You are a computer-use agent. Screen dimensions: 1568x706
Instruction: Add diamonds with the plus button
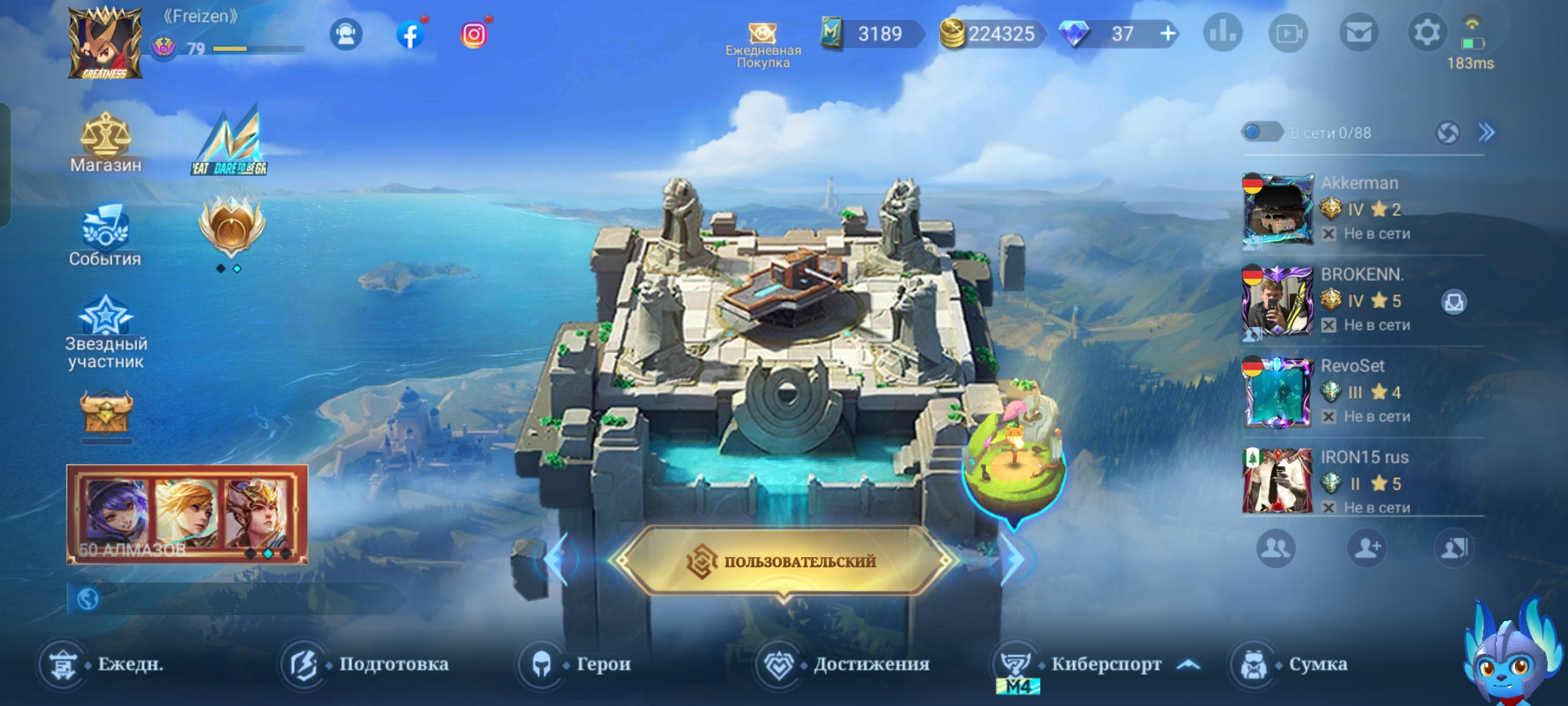coord(1168,33)
